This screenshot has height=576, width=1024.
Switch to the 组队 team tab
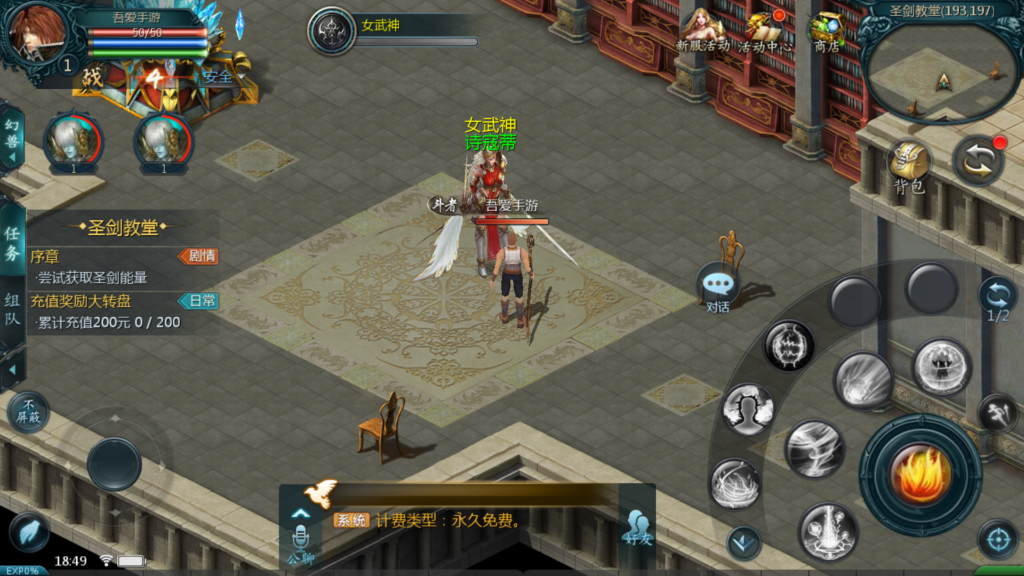[12, 309]
